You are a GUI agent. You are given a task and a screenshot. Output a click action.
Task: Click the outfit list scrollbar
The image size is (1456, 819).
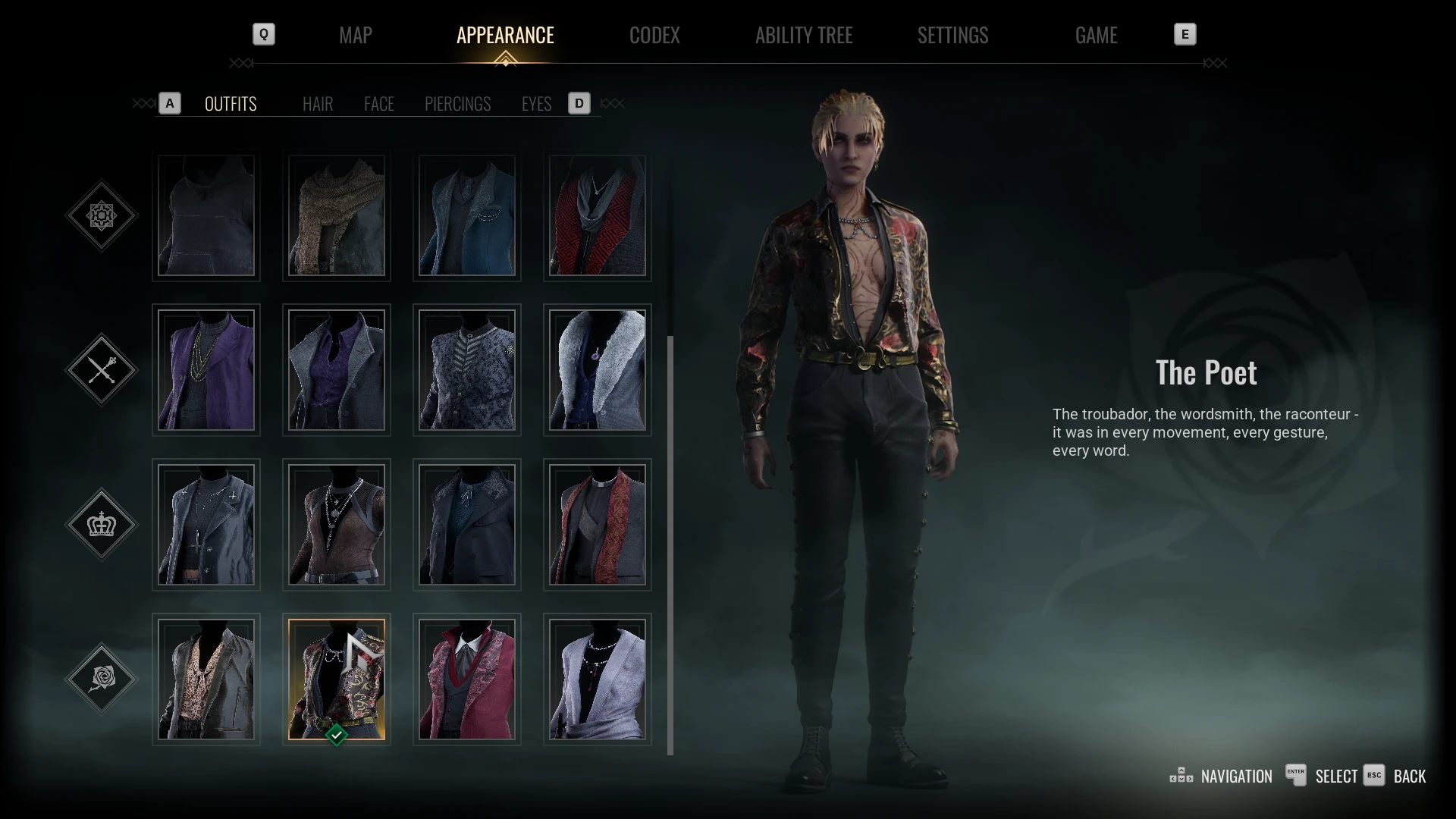click(x=670, y=546)
